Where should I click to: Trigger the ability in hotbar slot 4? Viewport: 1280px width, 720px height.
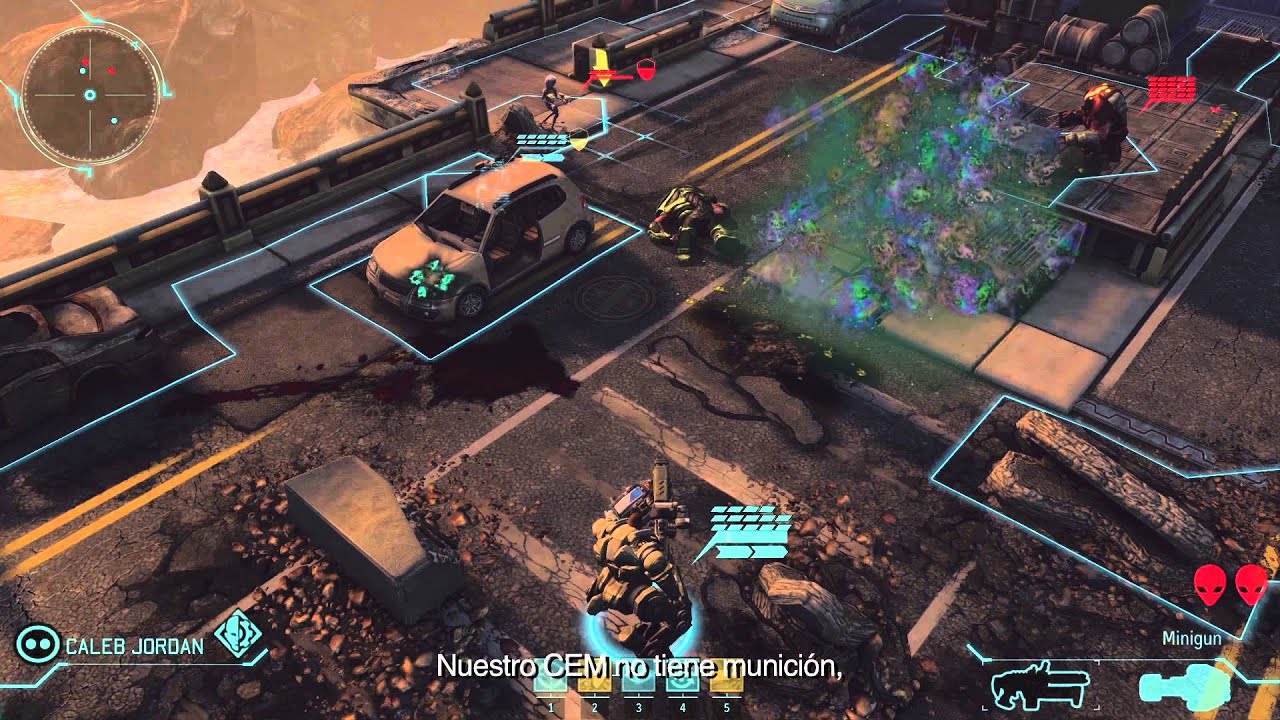(x=683, y=684)
